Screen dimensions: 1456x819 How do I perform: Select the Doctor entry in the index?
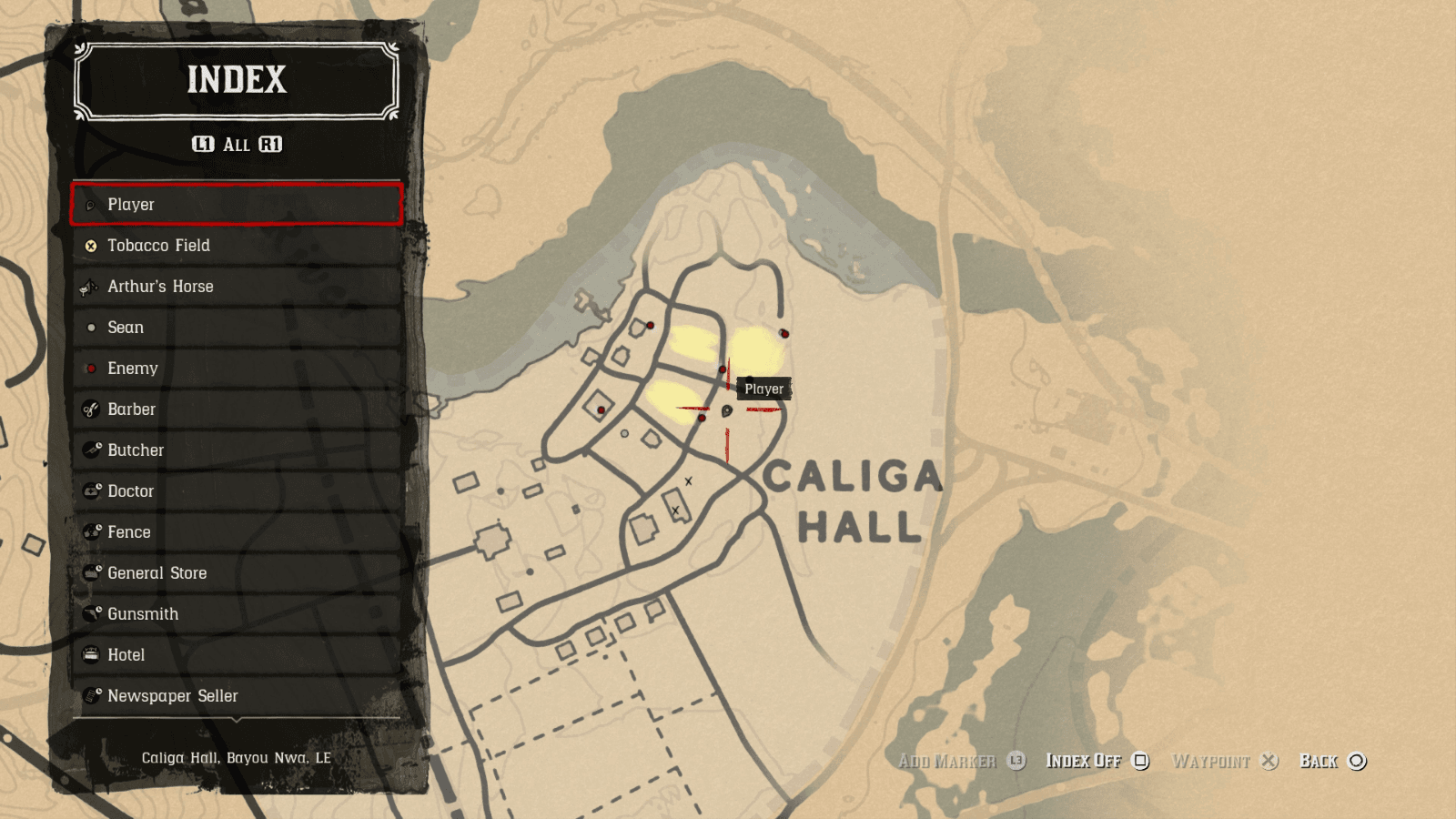click(90, 491)
